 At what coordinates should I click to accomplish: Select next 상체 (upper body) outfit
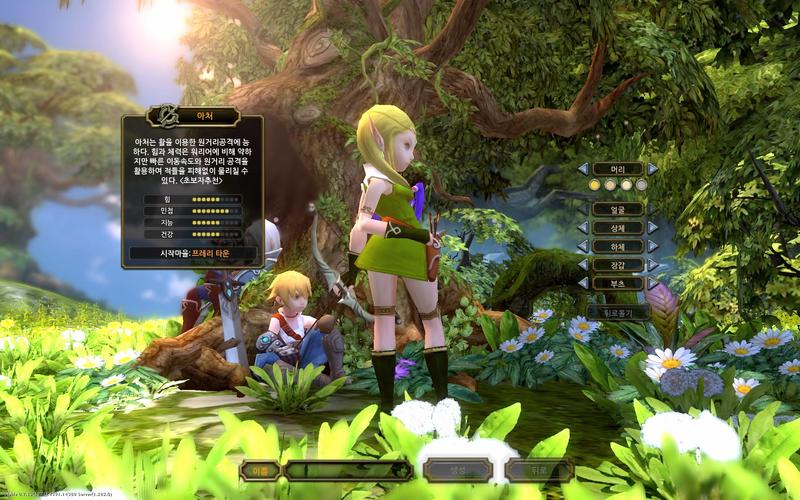(x=652, y=228)
